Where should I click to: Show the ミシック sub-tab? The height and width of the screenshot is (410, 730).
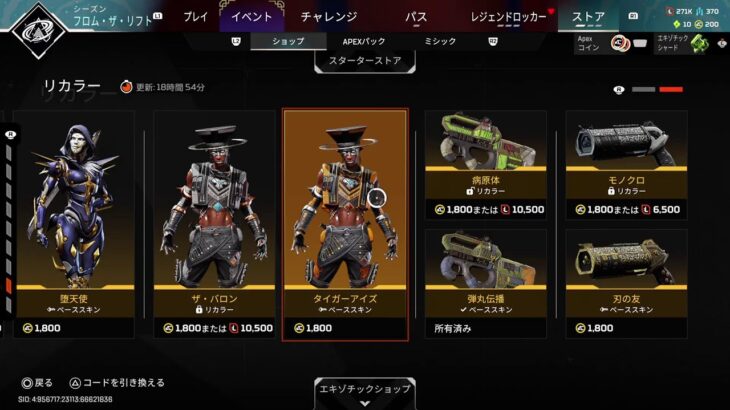(x=440, y=41)
